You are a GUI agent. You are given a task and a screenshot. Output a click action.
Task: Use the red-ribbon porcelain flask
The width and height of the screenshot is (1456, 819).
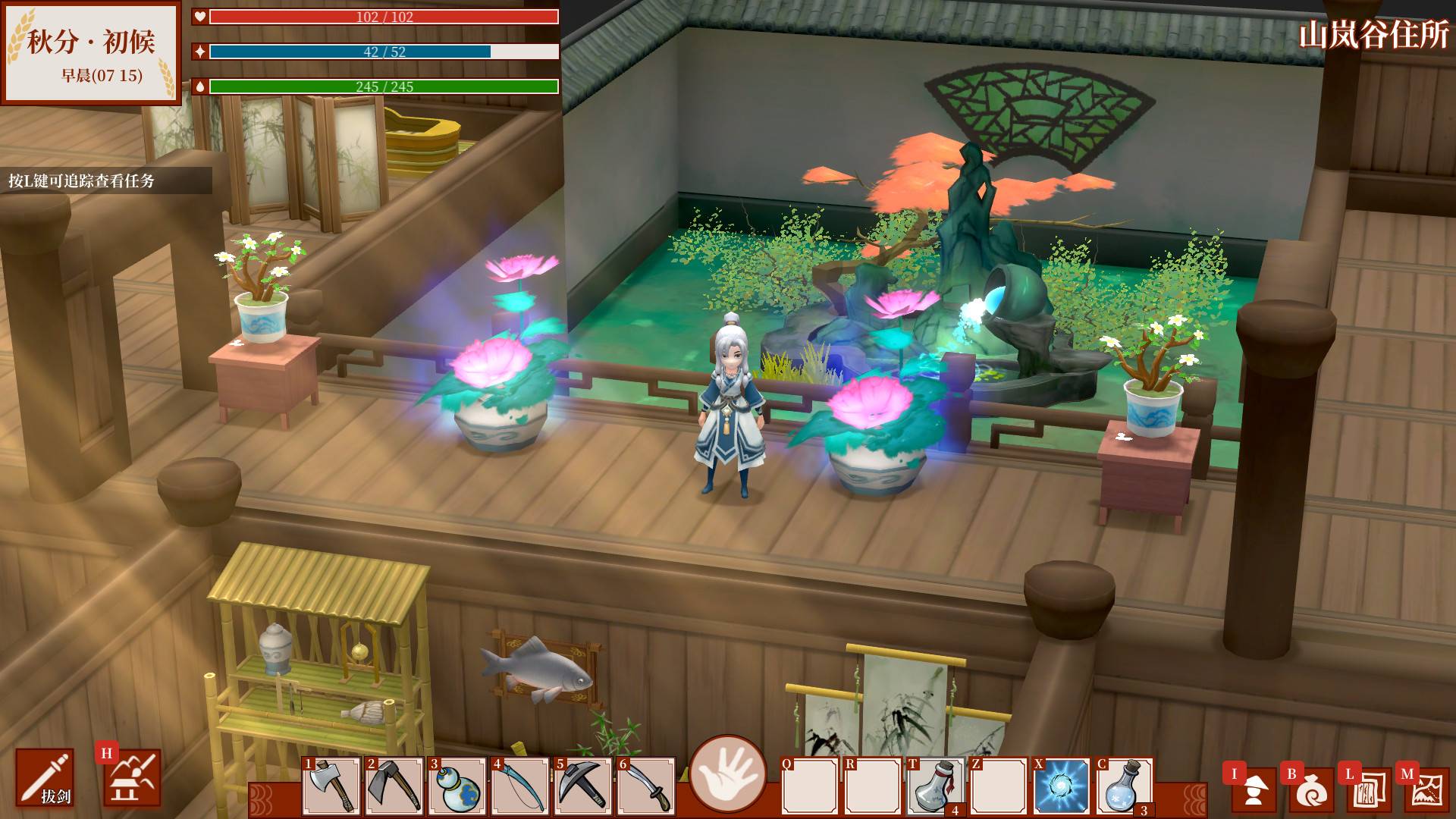[936, 786]
